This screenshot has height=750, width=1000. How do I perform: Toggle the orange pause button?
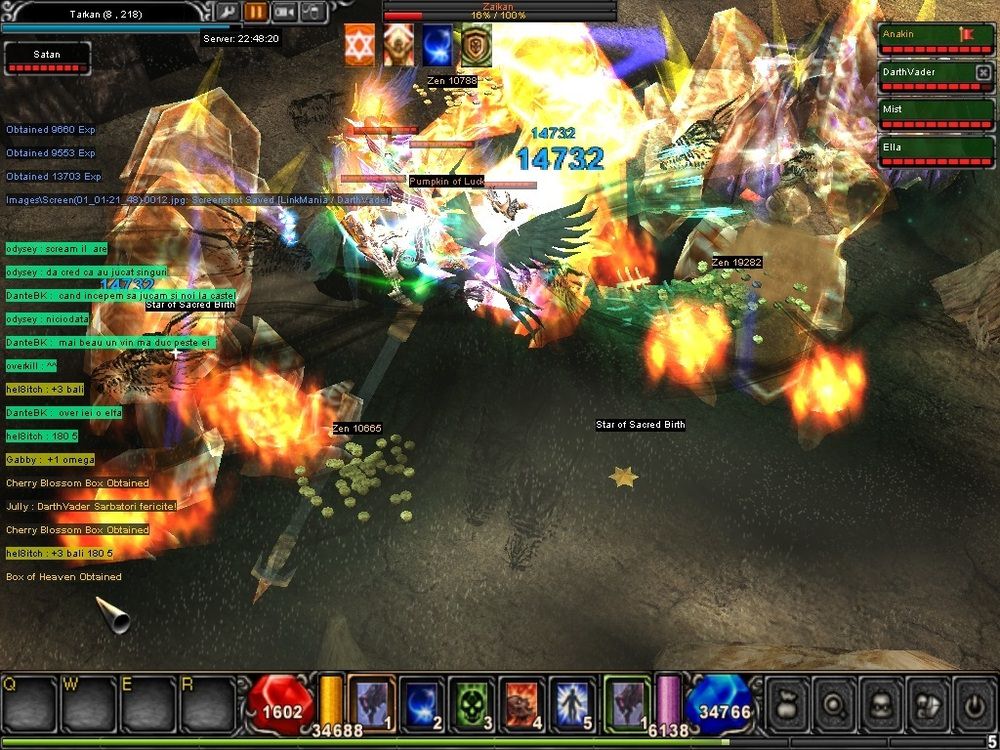[255, 12]
